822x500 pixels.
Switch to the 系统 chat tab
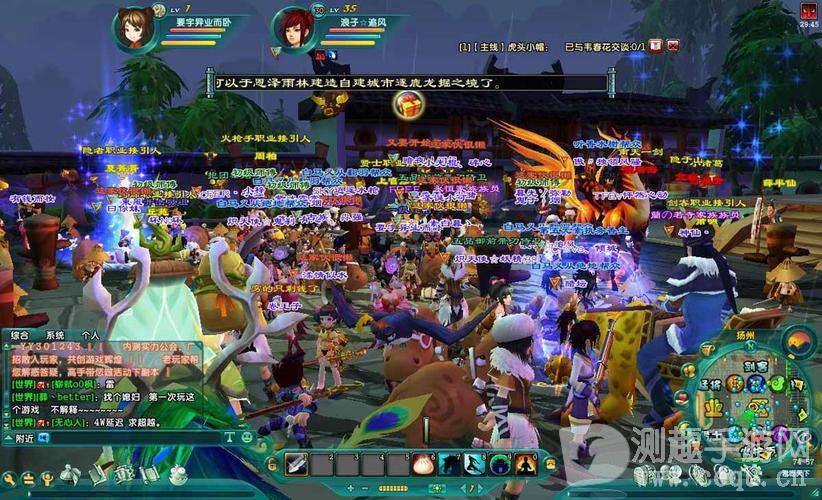click(x=55, y=335)
